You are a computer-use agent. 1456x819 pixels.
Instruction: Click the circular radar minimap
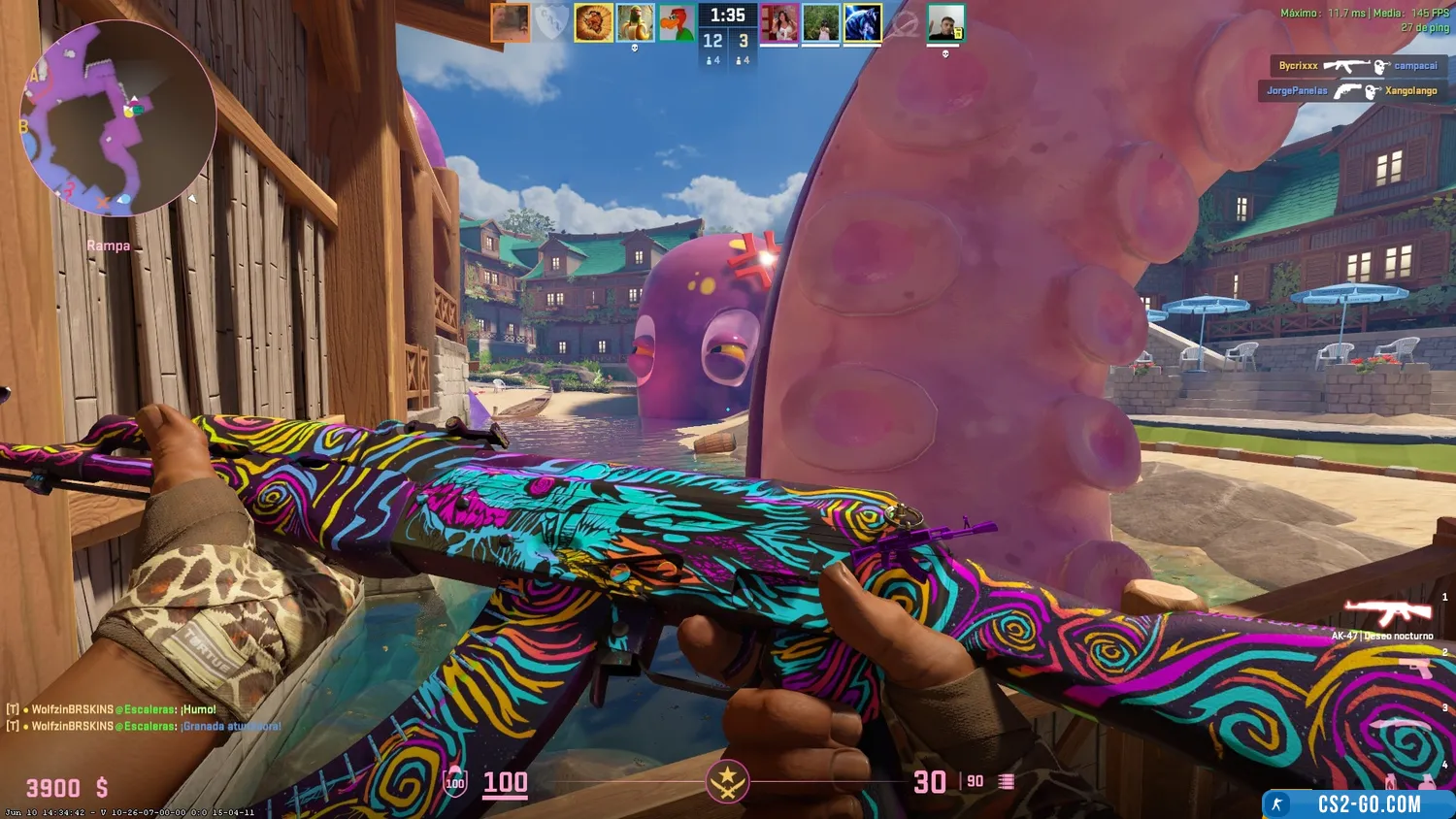[x=117, y=117]
